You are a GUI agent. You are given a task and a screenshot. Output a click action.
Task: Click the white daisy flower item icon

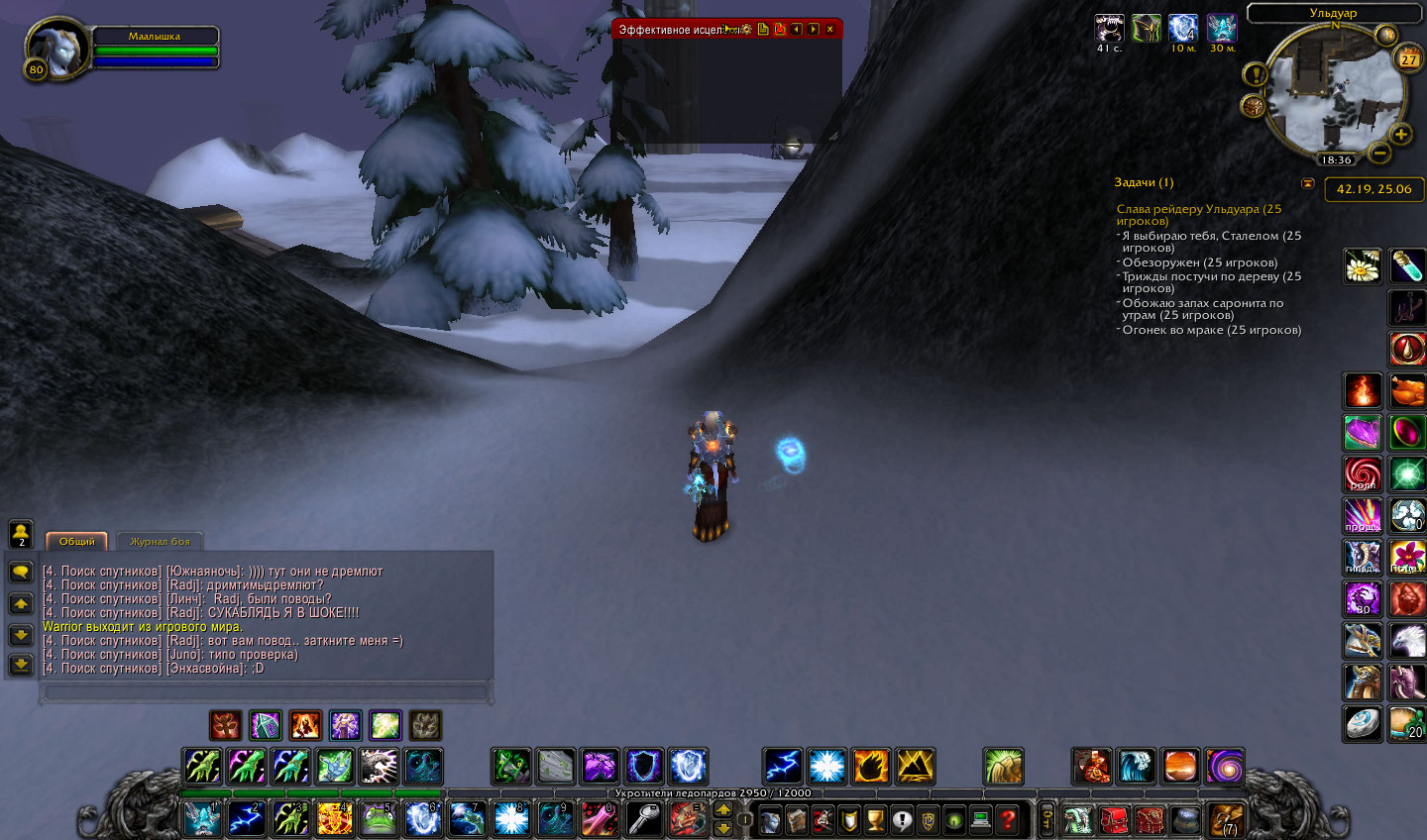tap(1363, 266)
